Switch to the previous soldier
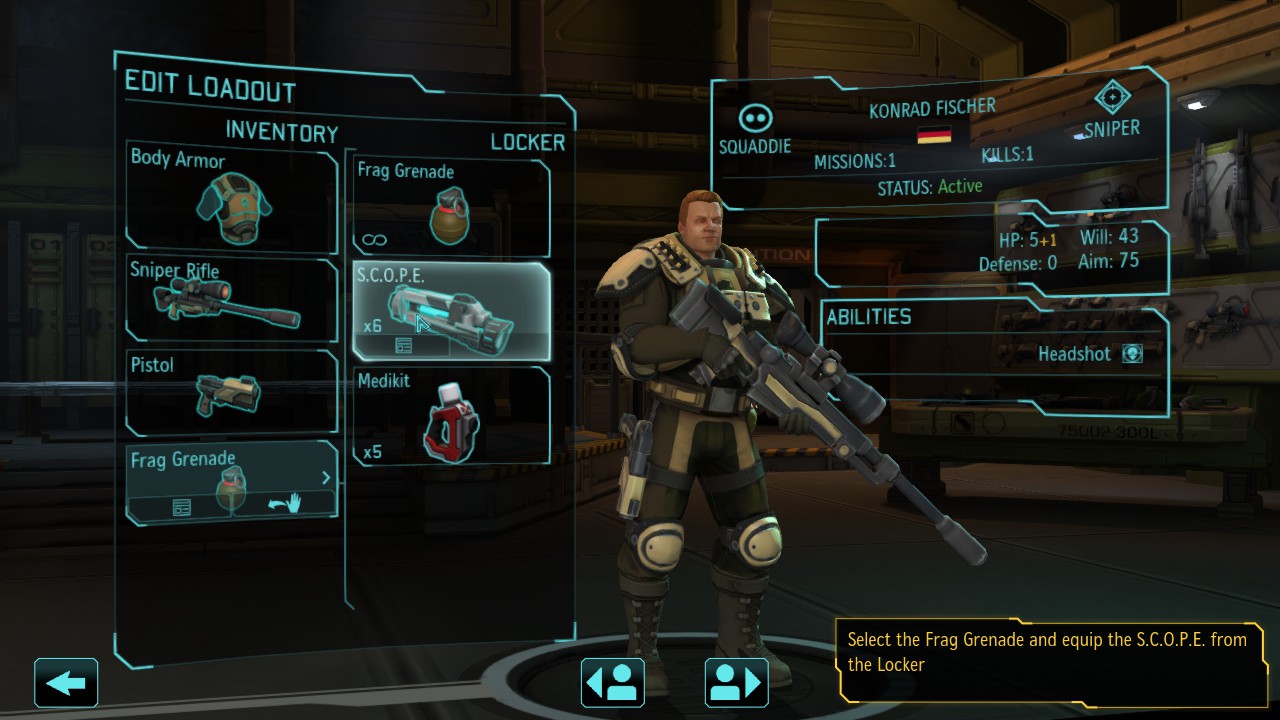This screenshot has width=1280, height=720. click(612, 683)
